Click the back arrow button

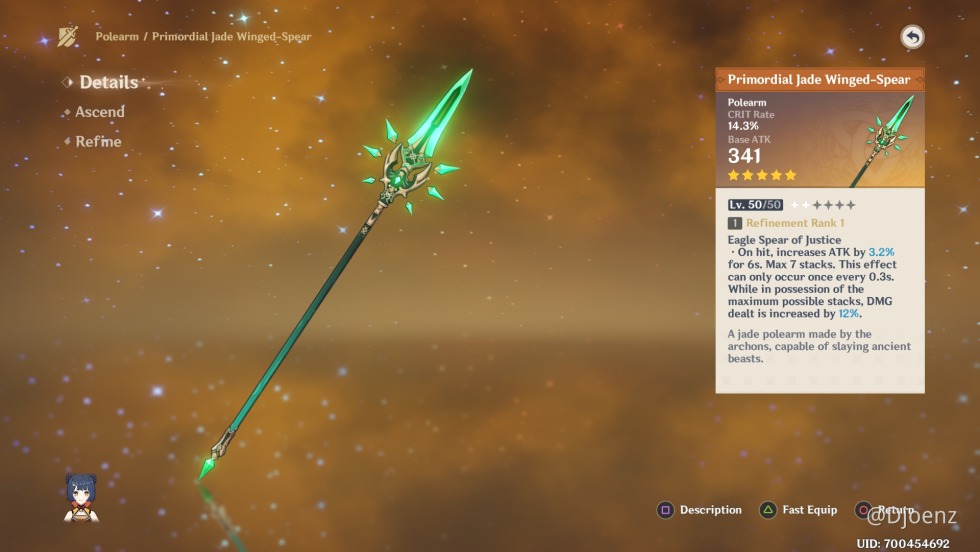coord(912,37)
